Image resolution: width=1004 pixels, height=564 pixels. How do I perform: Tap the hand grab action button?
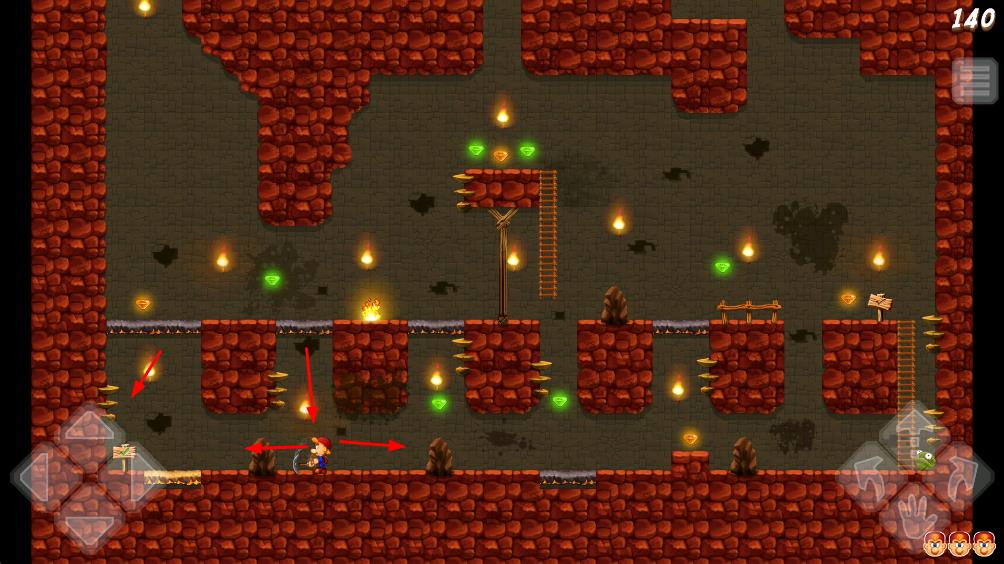point(914,520)
